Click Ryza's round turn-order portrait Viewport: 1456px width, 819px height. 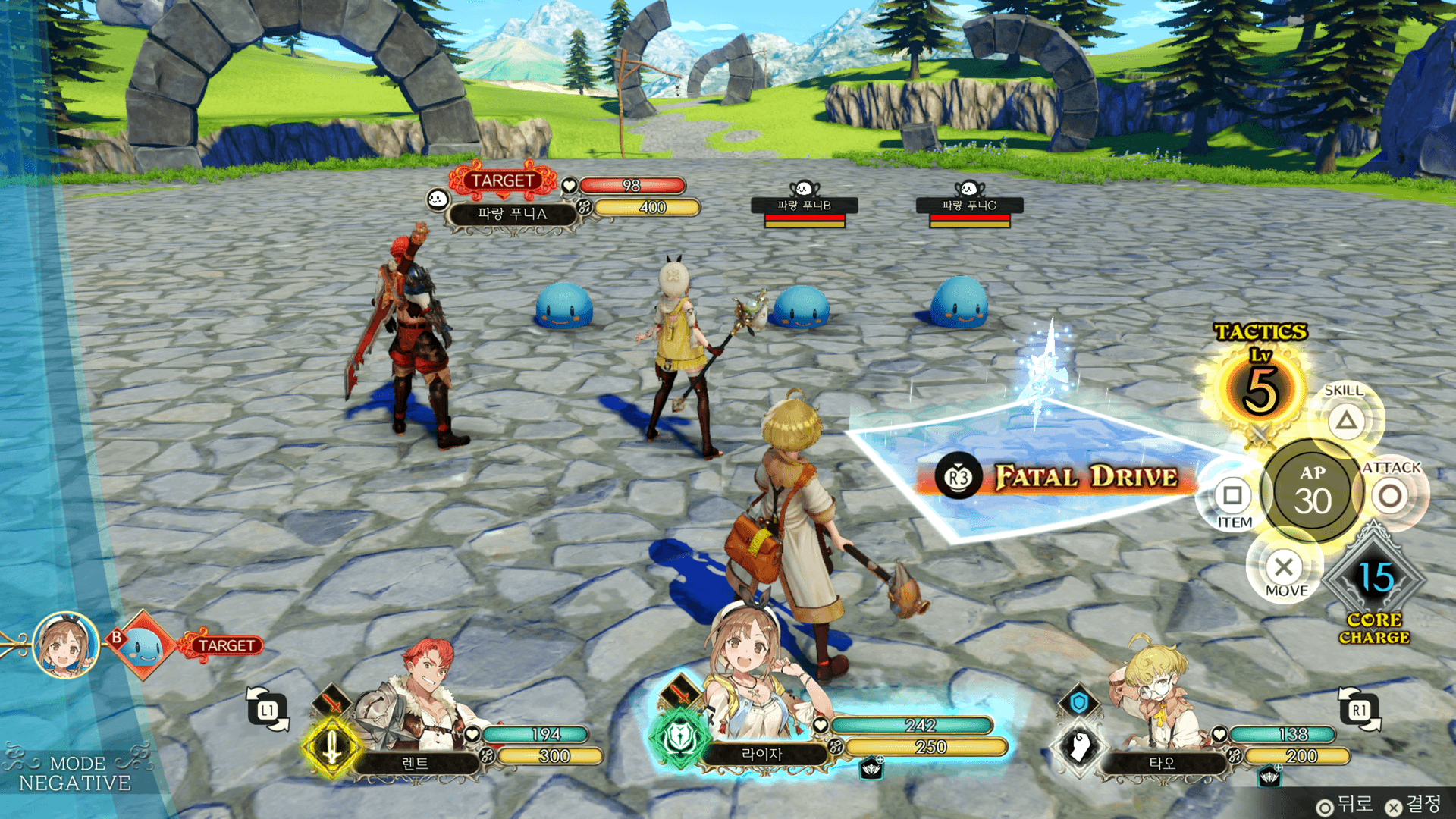click(x=67, y=645)
